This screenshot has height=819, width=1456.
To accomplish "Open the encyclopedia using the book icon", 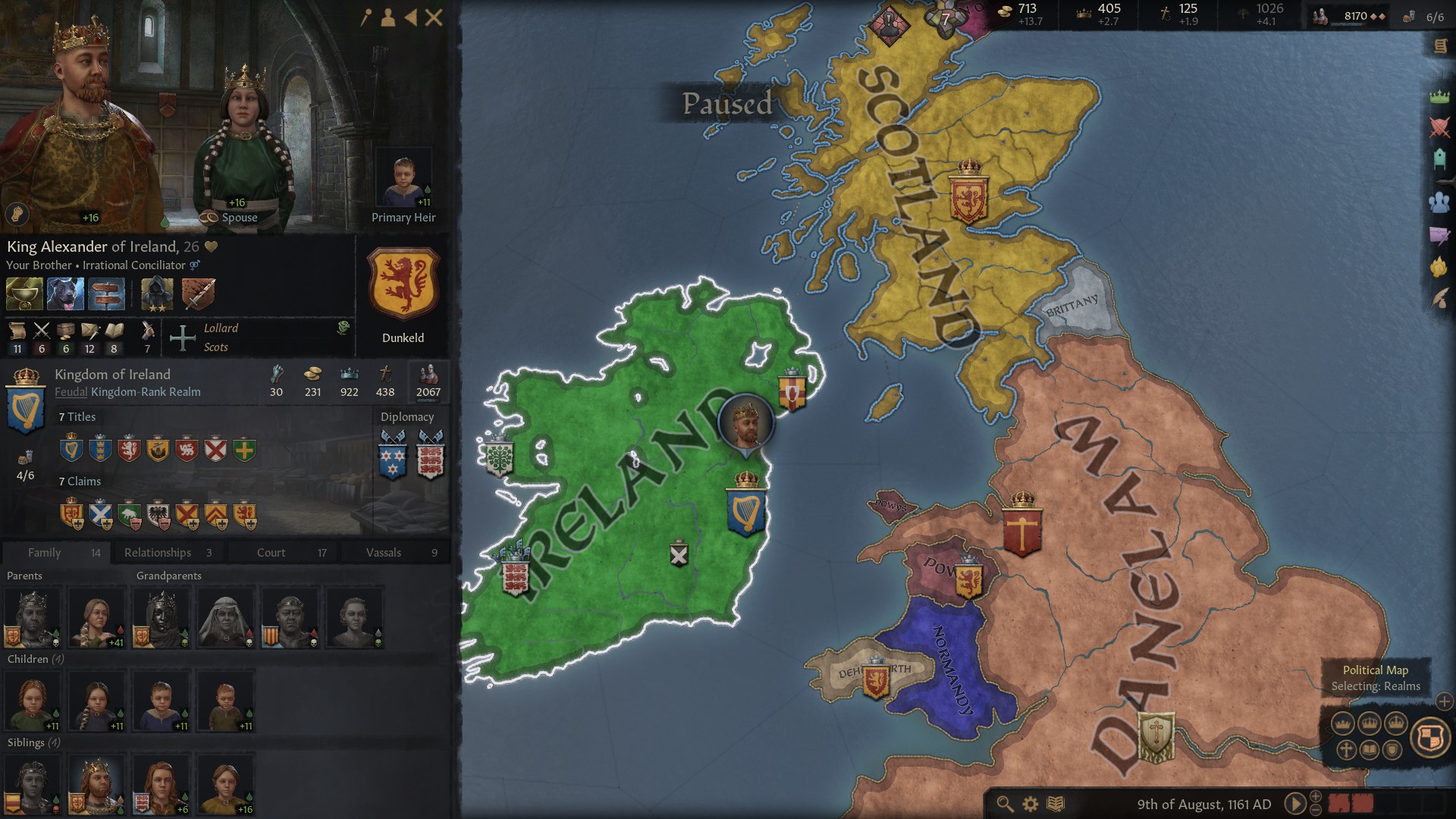I will pyautogui.click(x=1056, y=802).
